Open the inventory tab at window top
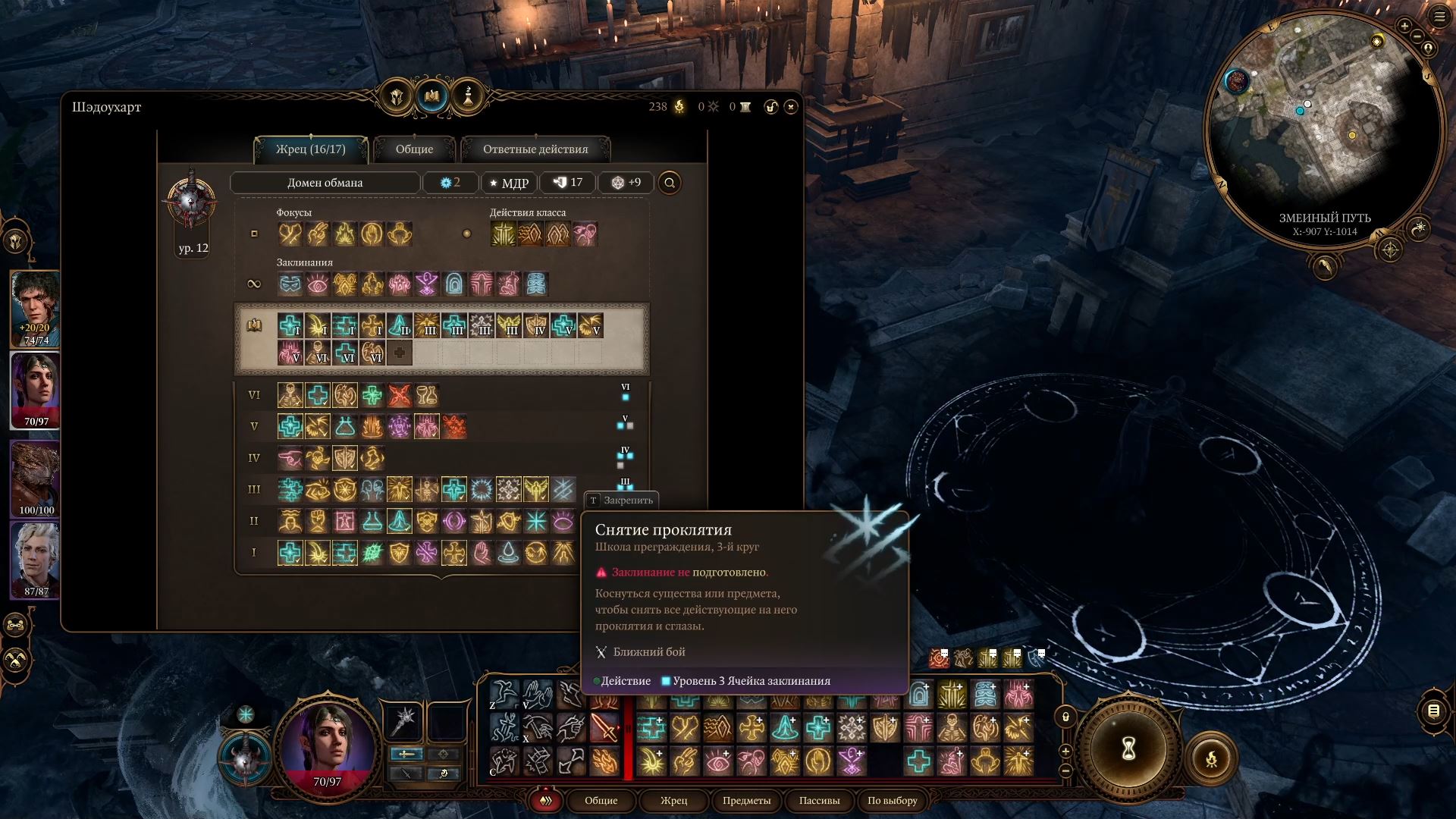 click(397, 96)
